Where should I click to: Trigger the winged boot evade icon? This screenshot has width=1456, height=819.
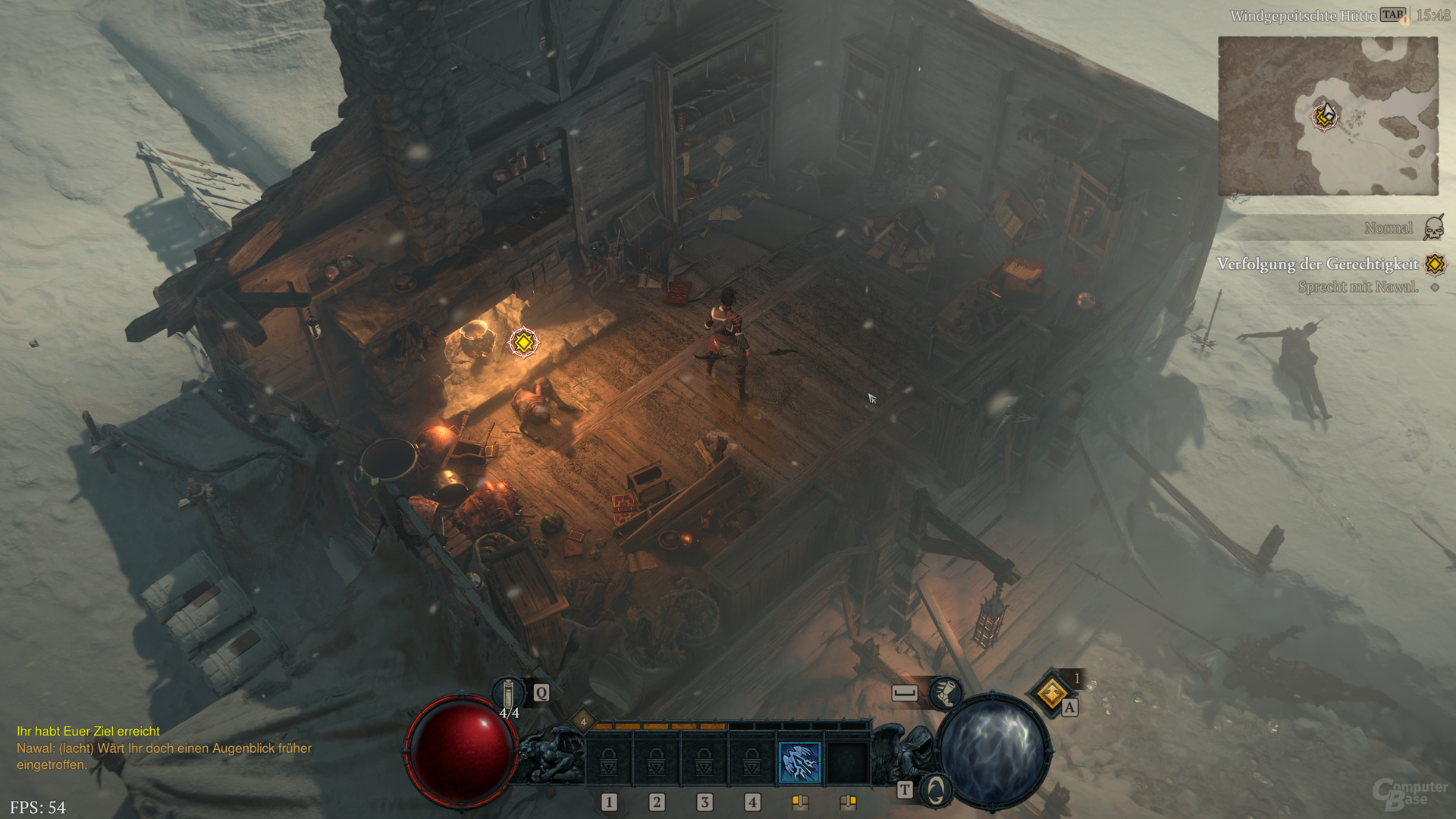point(945,692)
